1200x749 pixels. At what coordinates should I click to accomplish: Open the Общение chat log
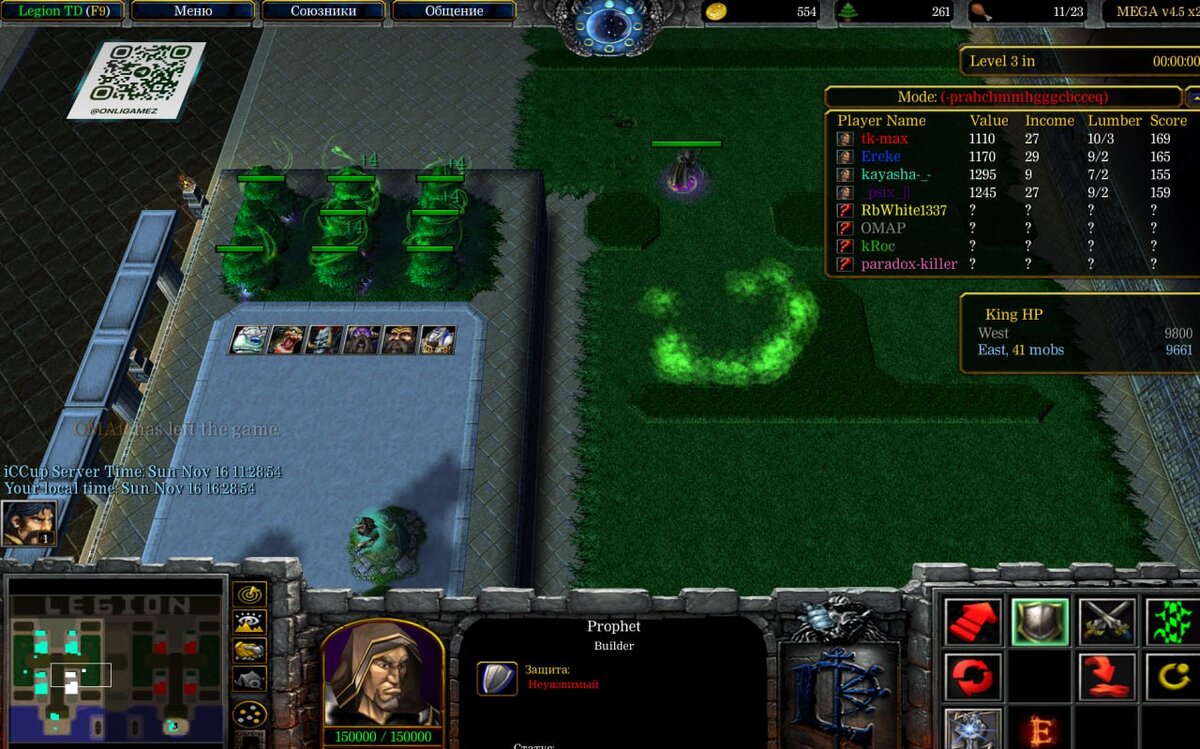454,11
